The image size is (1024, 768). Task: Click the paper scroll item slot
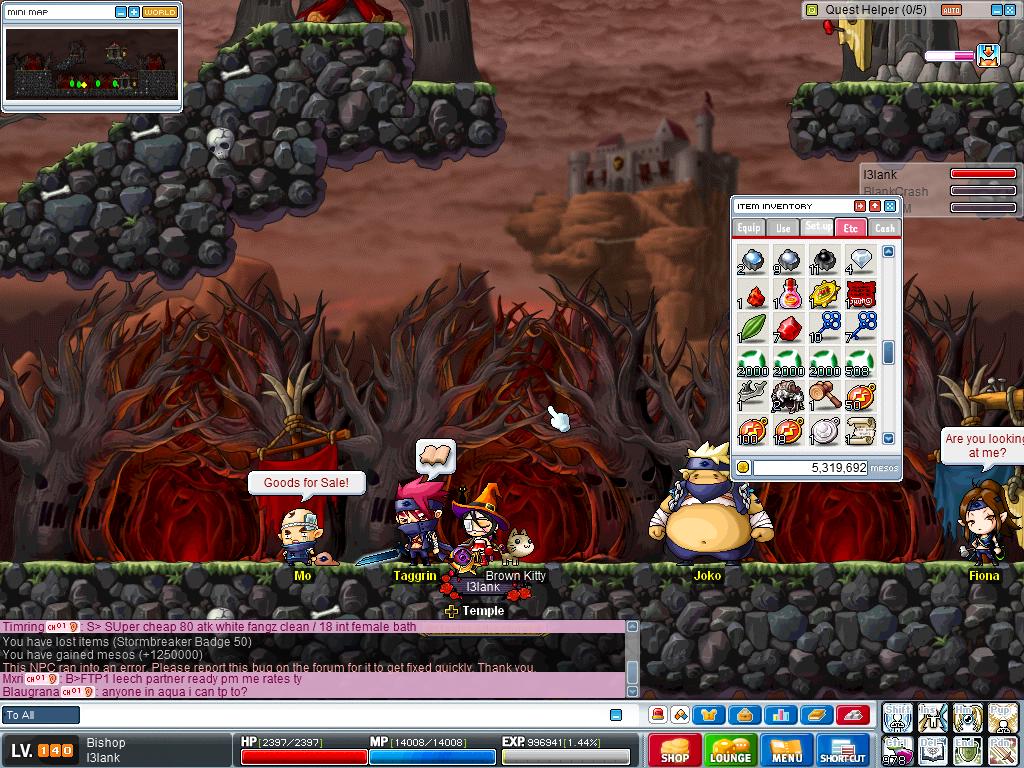859,430
